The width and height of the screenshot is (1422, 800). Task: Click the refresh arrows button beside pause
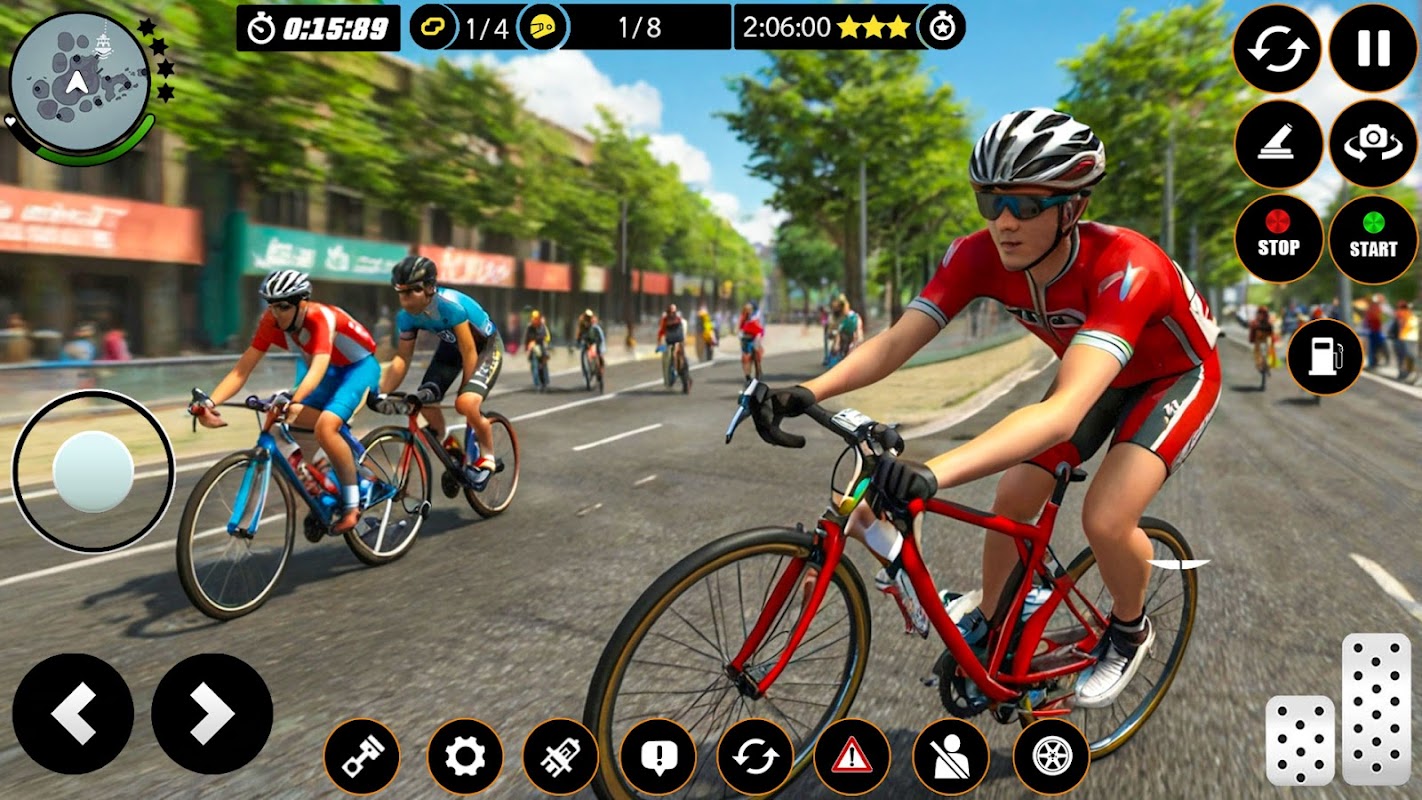[x=1277, y=49]
